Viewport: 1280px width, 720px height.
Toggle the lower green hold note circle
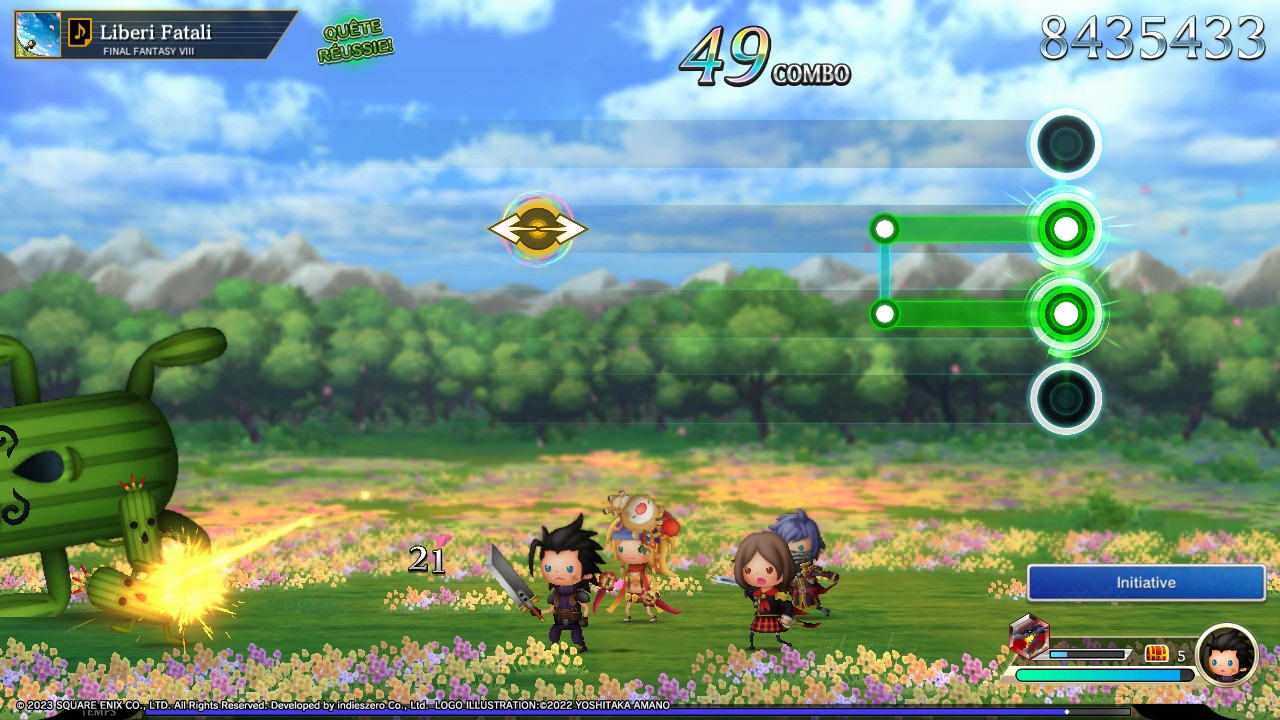[x=1064, y=313]
